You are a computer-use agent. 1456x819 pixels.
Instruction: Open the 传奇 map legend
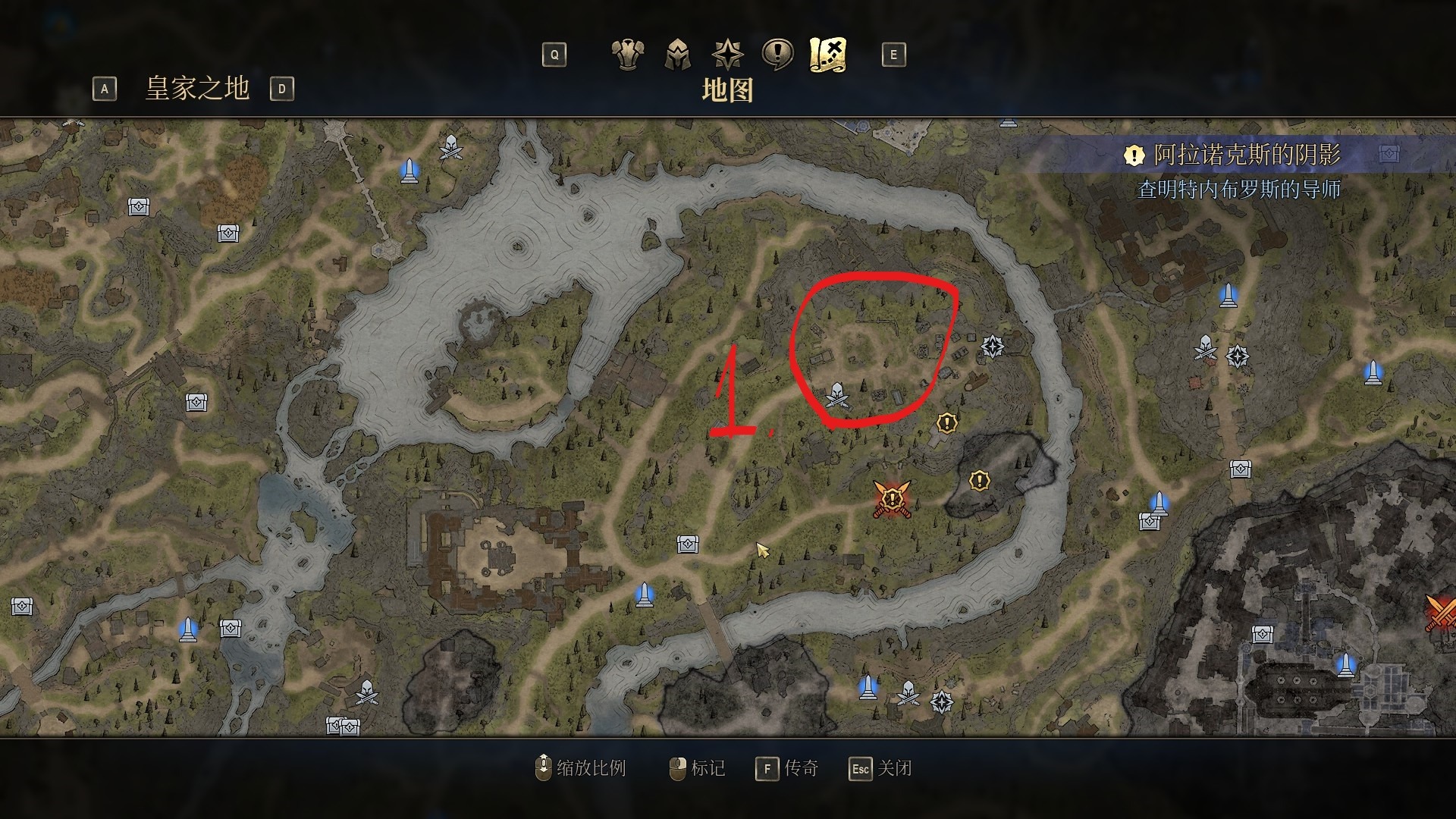[x=788, y=768]
